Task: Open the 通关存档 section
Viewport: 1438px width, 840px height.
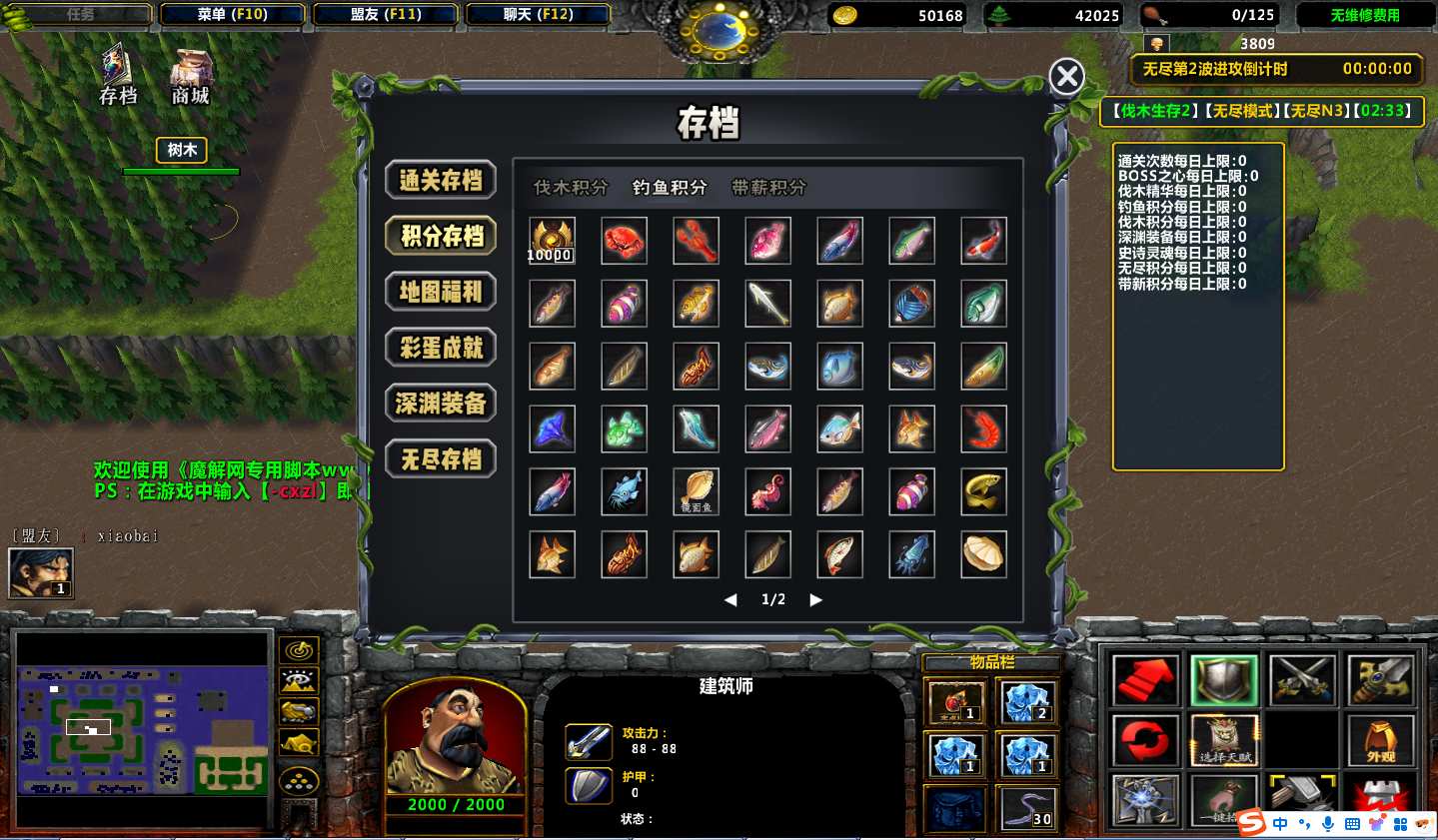Action: pyautogui.click(x=441, y=180)
